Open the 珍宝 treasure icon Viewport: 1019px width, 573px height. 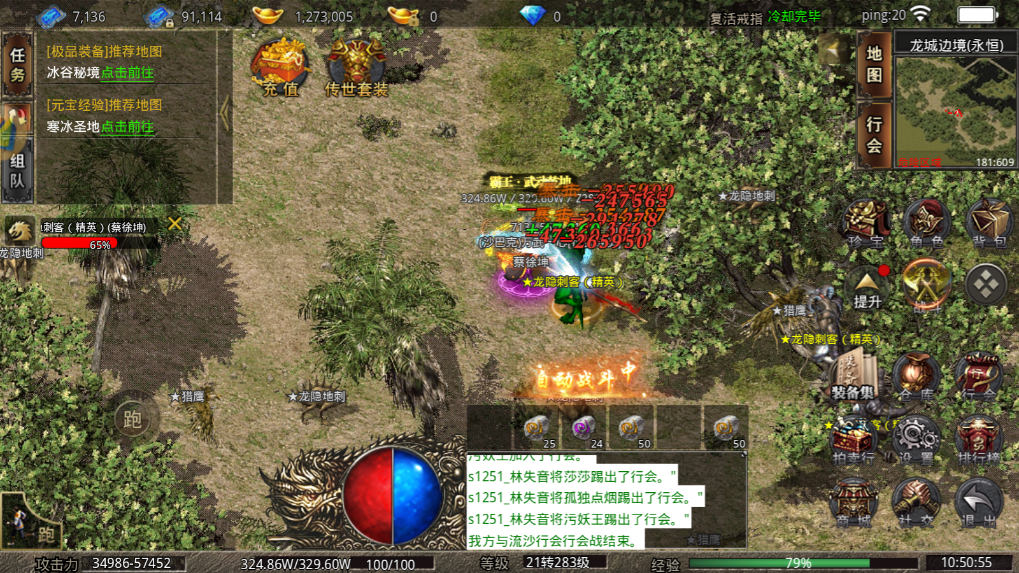tap(864, 224)
